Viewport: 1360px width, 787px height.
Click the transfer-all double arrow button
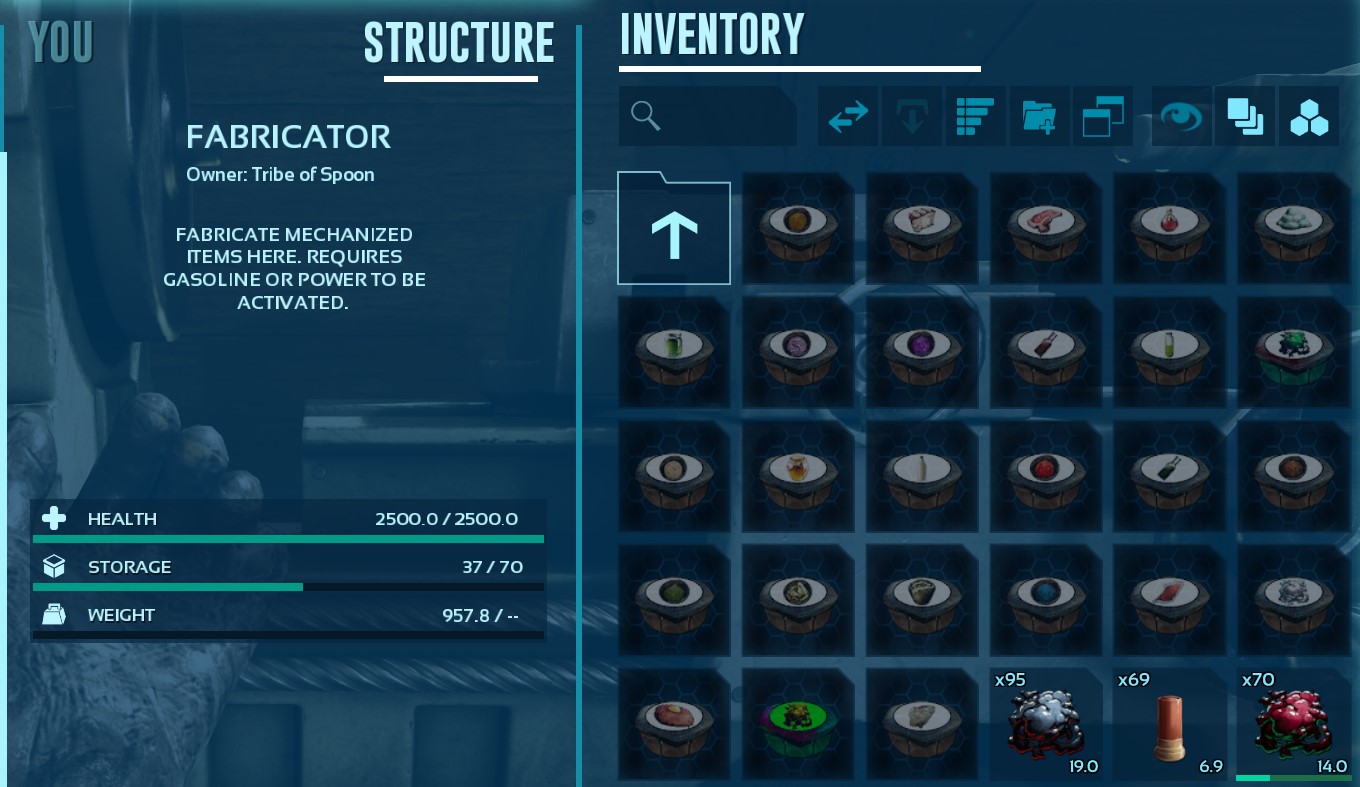[848, 116]
